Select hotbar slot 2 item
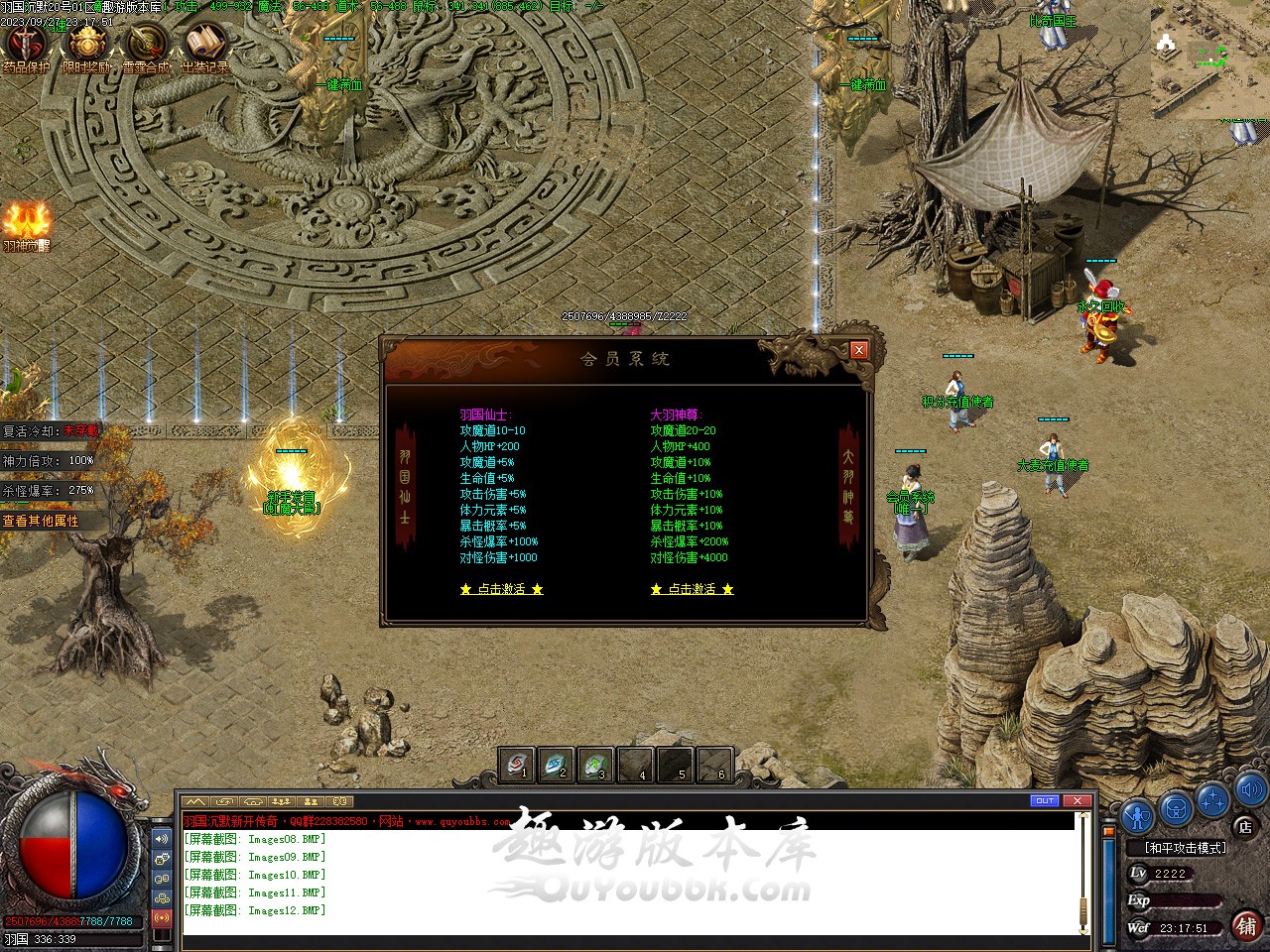Image resolution: width=1270 pixels, height=952 pixels. point(557,766)
